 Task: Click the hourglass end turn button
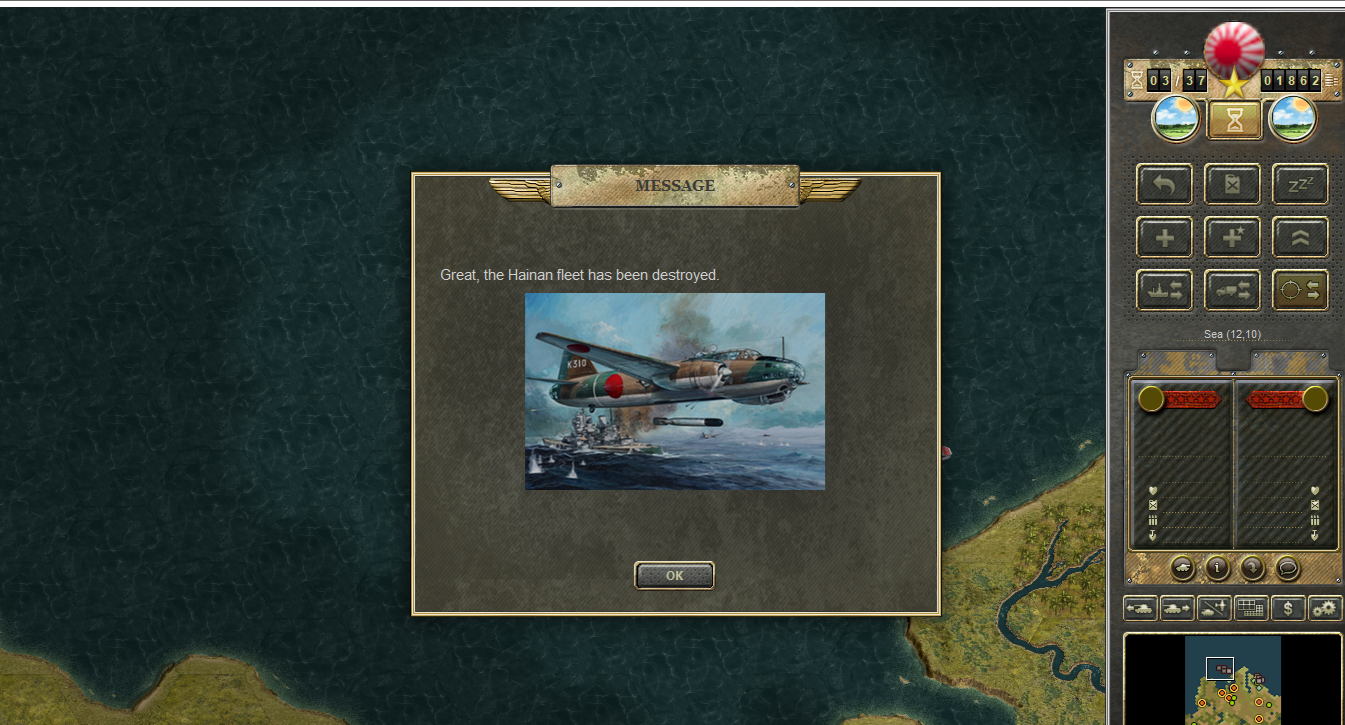point(1235,120)
